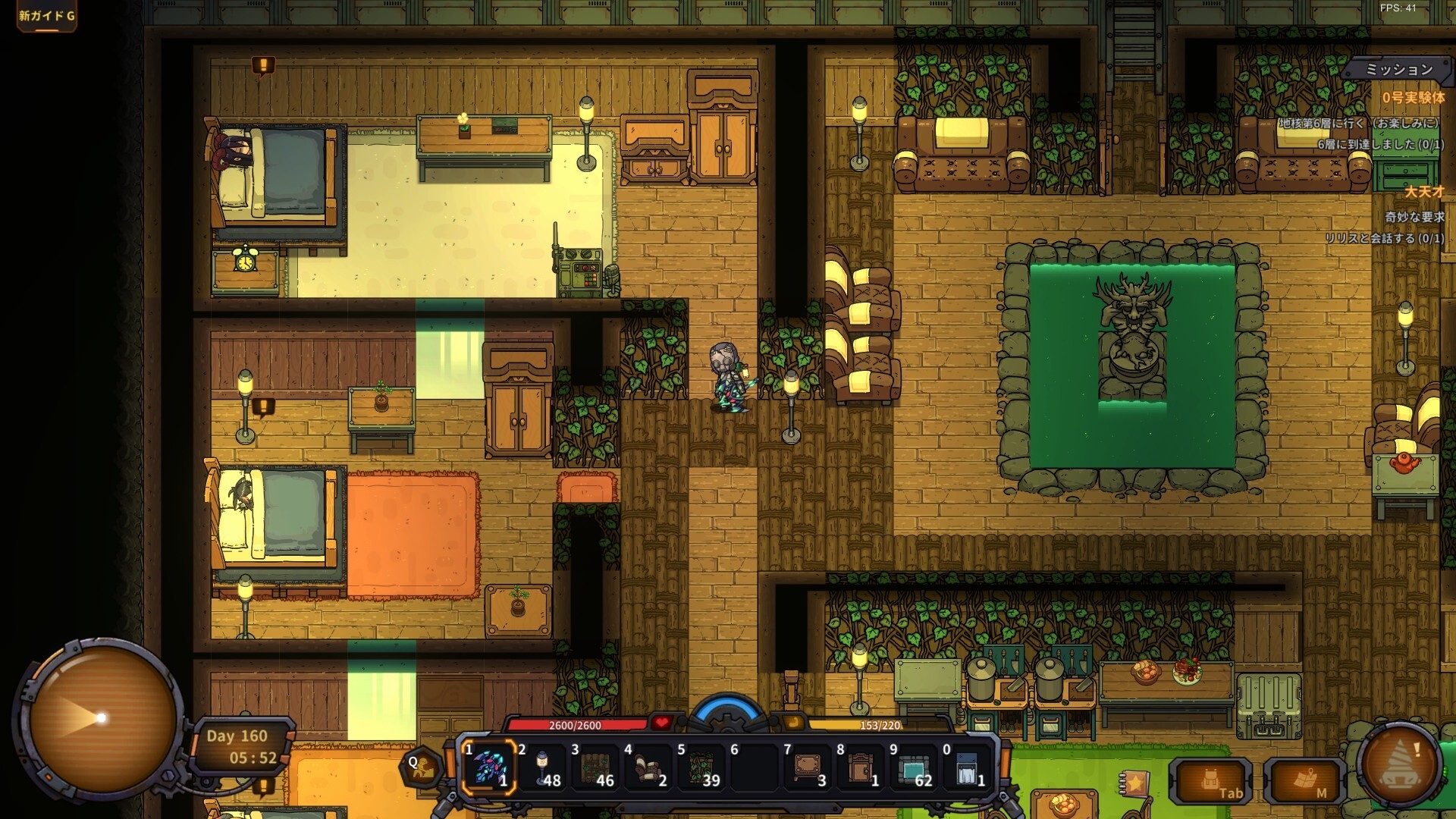Viewport: 1456px width, 819px height.
Task: Open the map button
Action: (1306, 782)
